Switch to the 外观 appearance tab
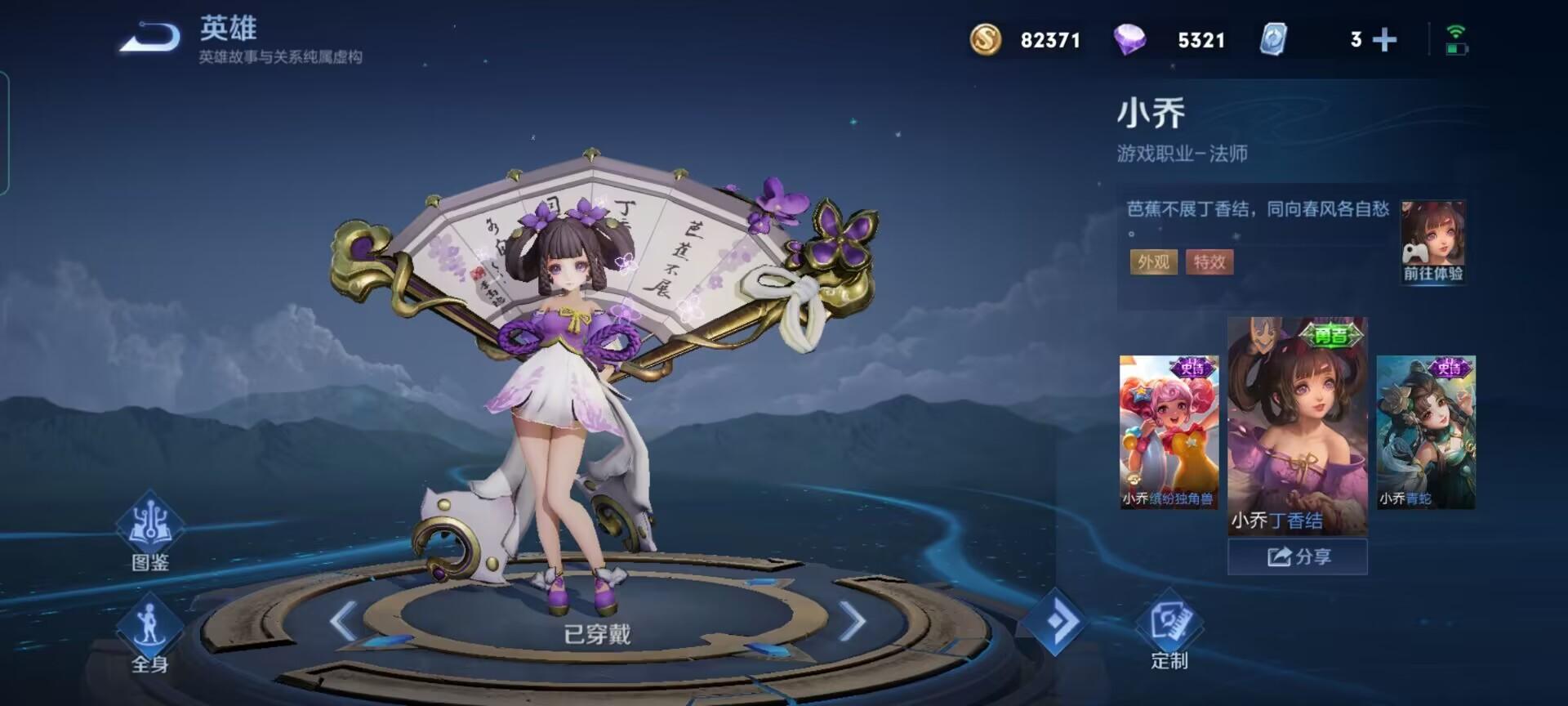1568x706 pixels. pyautogui.click(x=1151, y=263)
